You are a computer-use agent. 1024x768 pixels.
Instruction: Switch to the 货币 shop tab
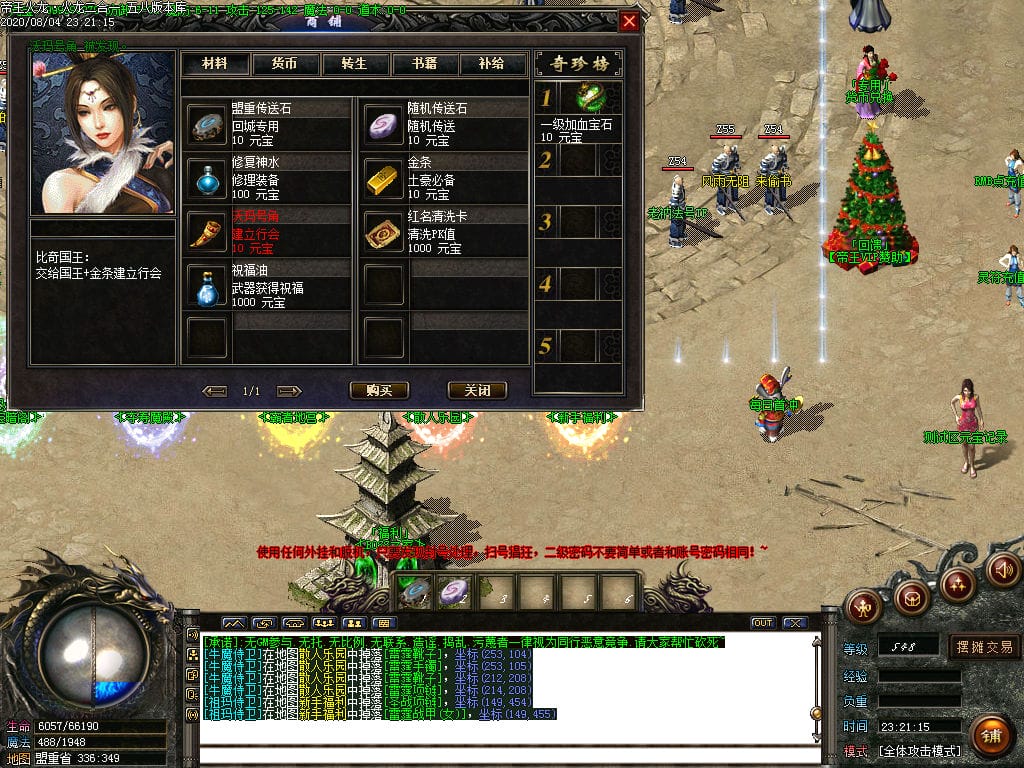(284, 63)
